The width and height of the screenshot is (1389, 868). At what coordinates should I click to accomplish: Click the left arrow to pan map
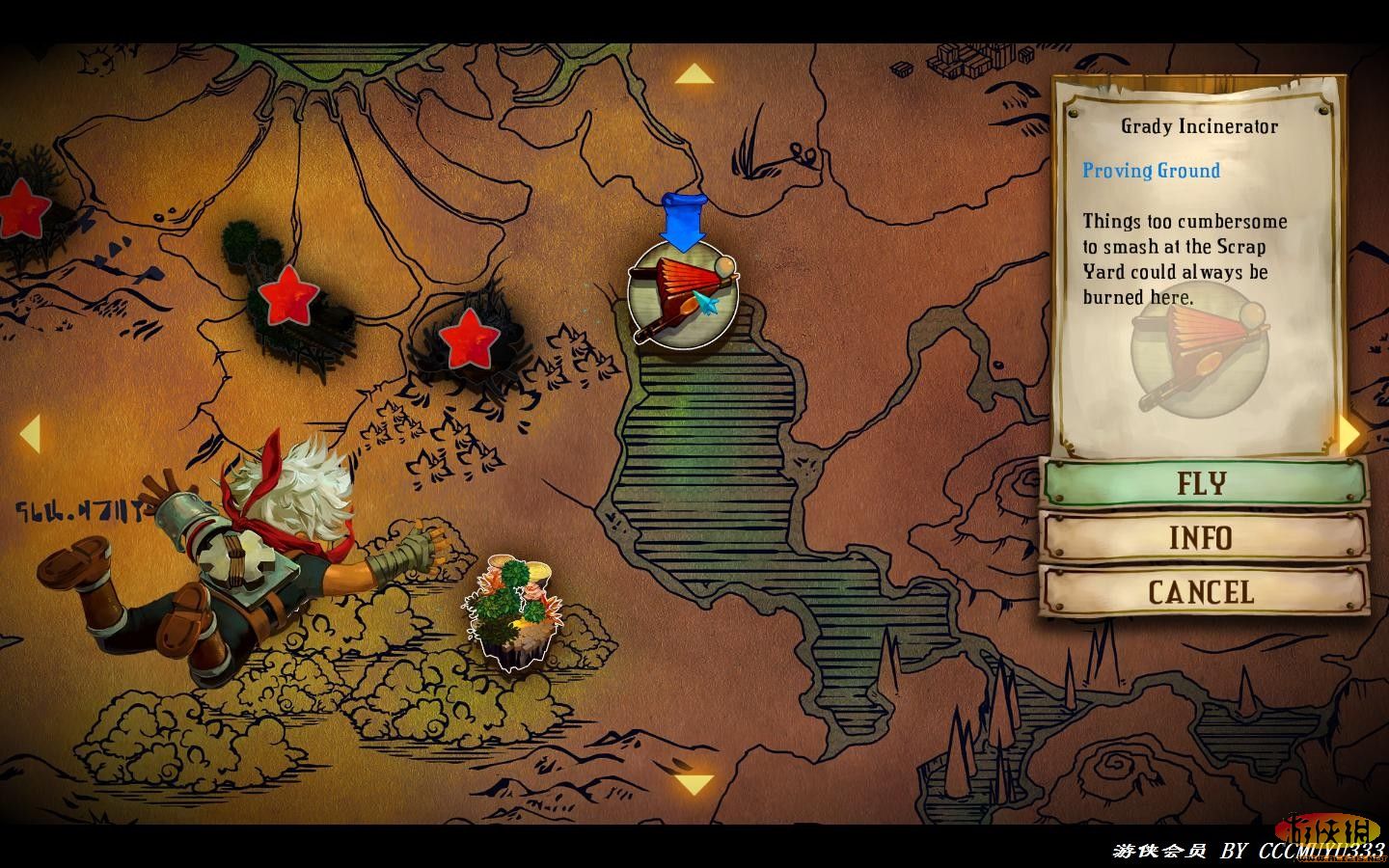pyautogui.click(x=30, y=434)
